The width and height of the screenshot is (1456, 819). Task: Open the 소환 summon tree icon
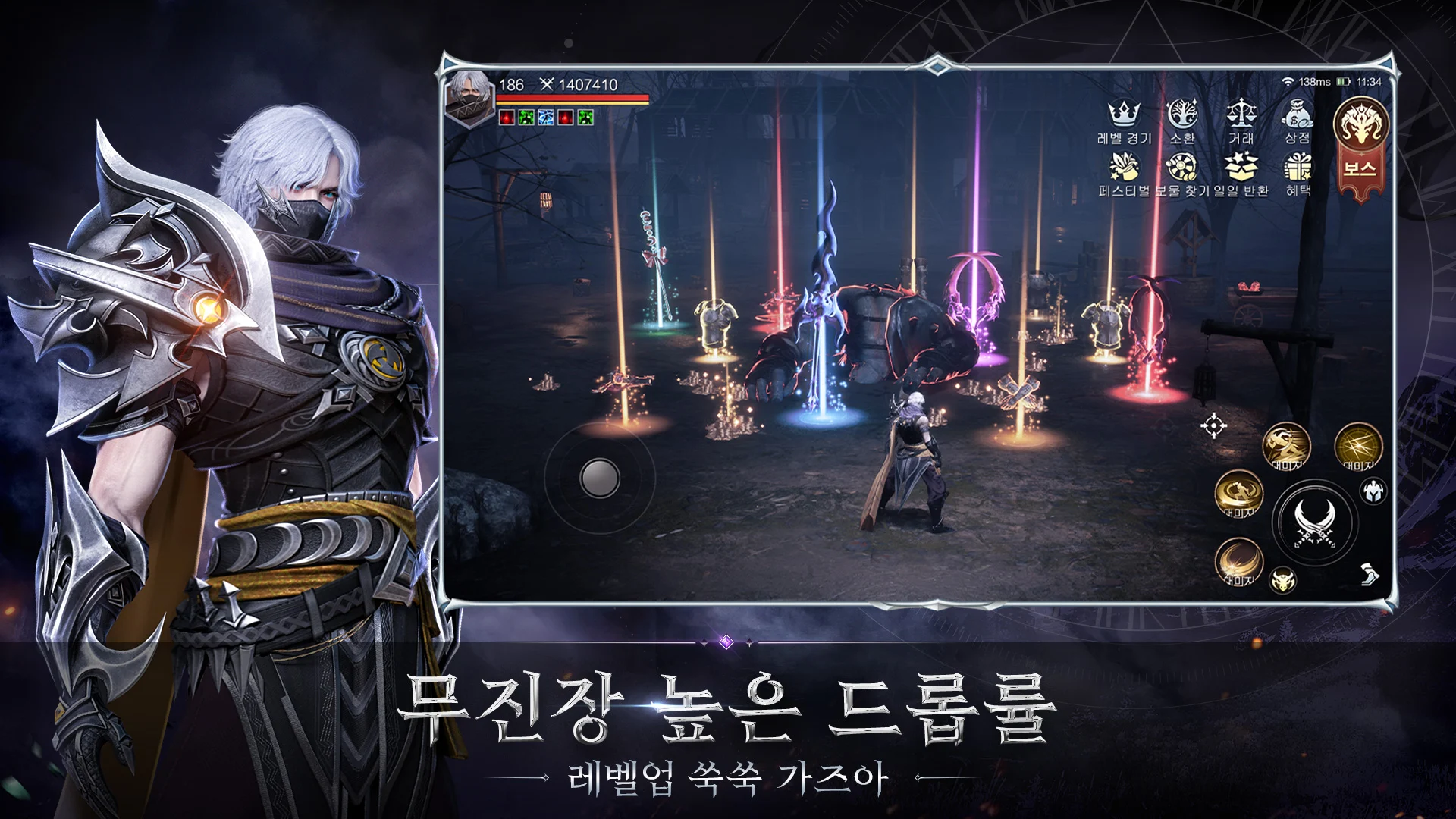tap(1183, 114)
